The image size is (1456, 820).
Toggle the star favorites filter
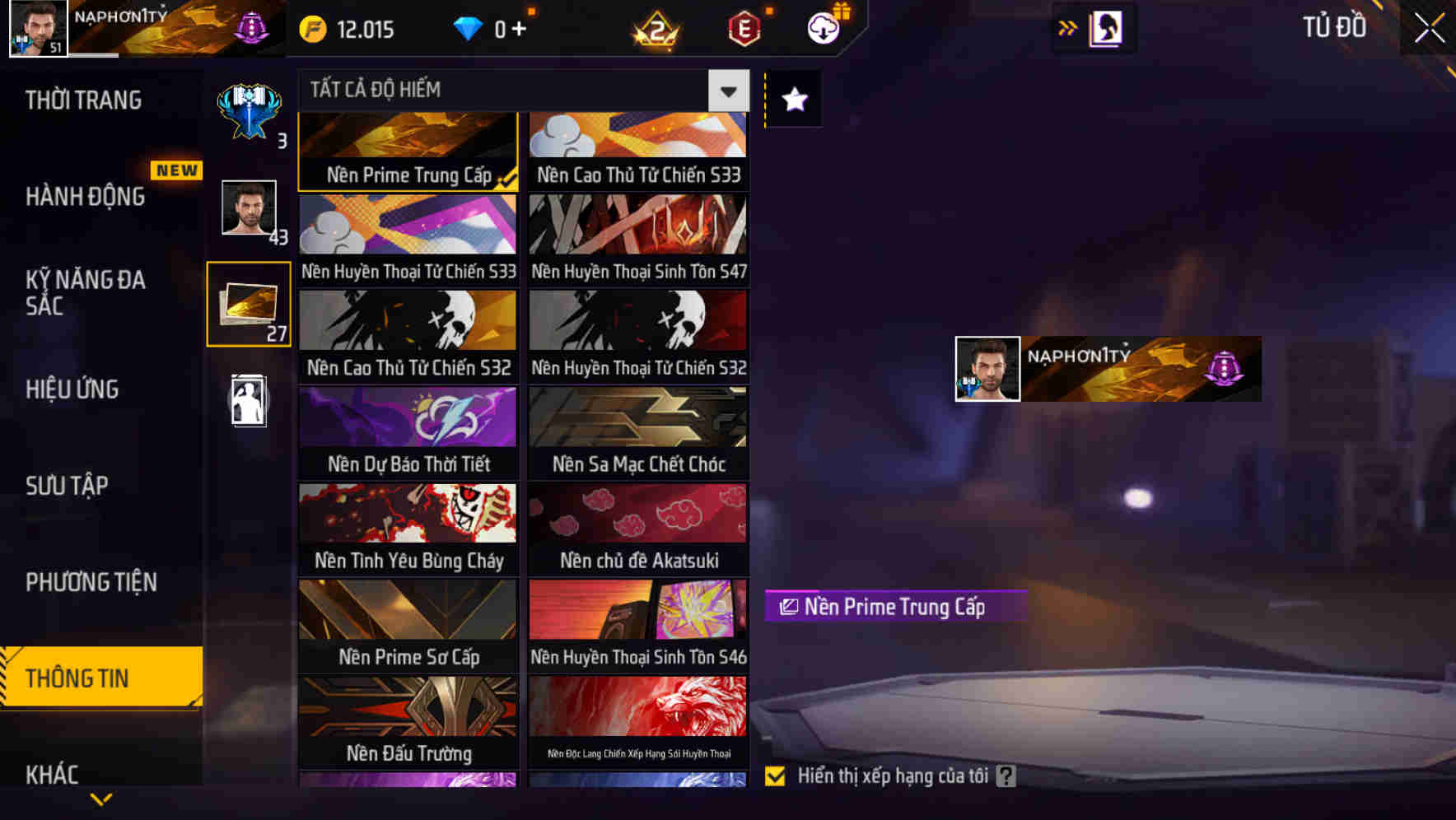pos(792,100)
